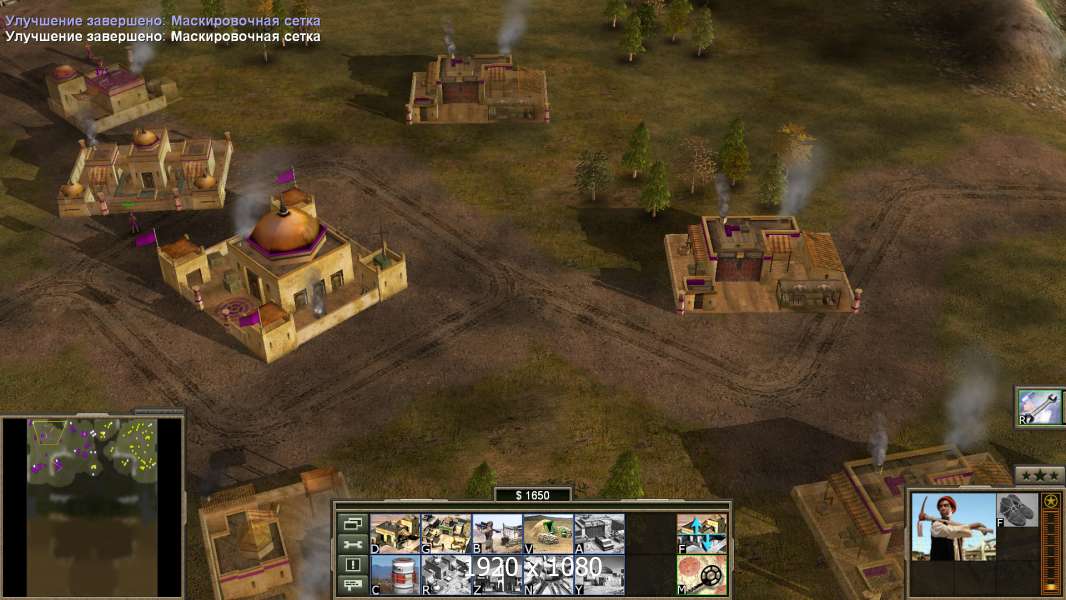Select the red-white barrel icon marked C
1066x600 pixels.
tap(395, 574)
